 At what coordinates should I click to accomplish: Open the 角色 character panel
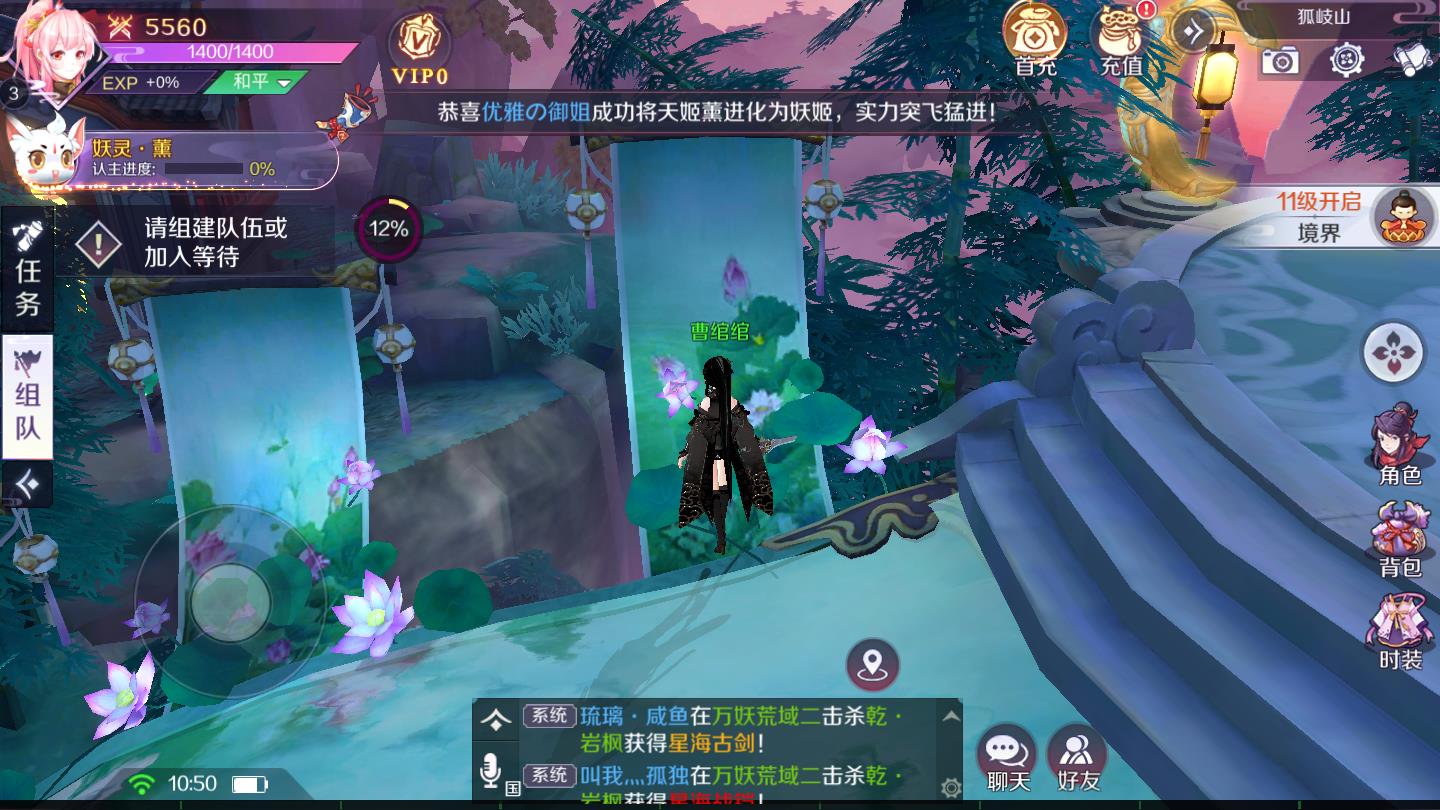(x=1400, y=444)
